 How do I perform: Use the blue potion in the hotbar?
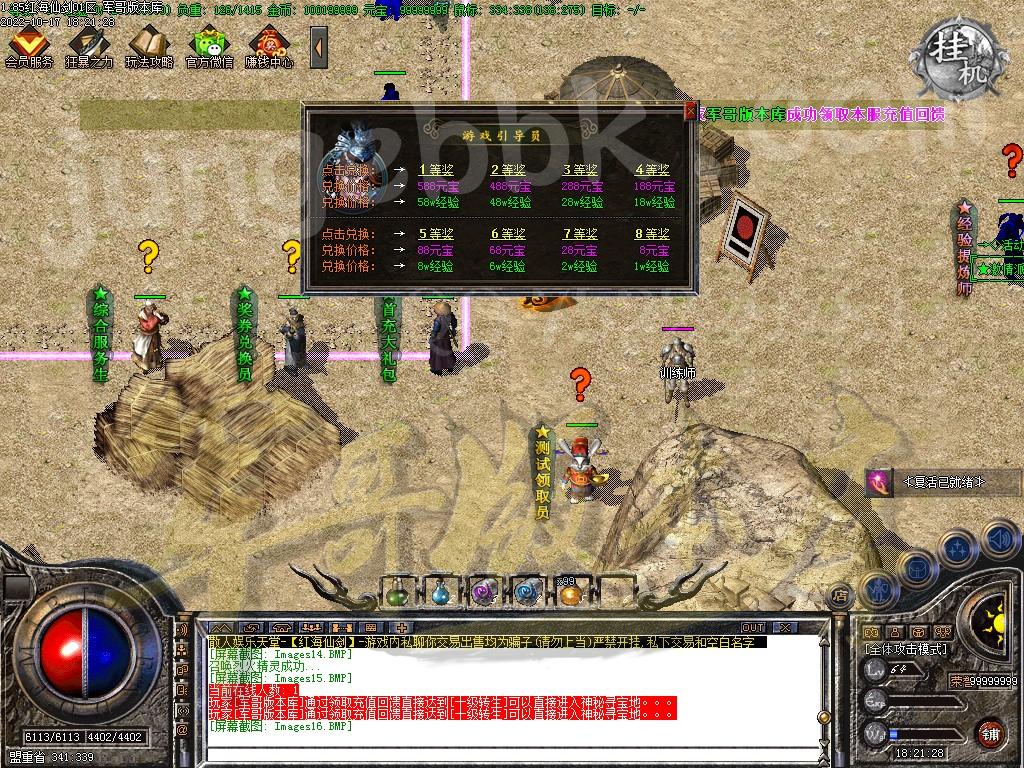441,594
